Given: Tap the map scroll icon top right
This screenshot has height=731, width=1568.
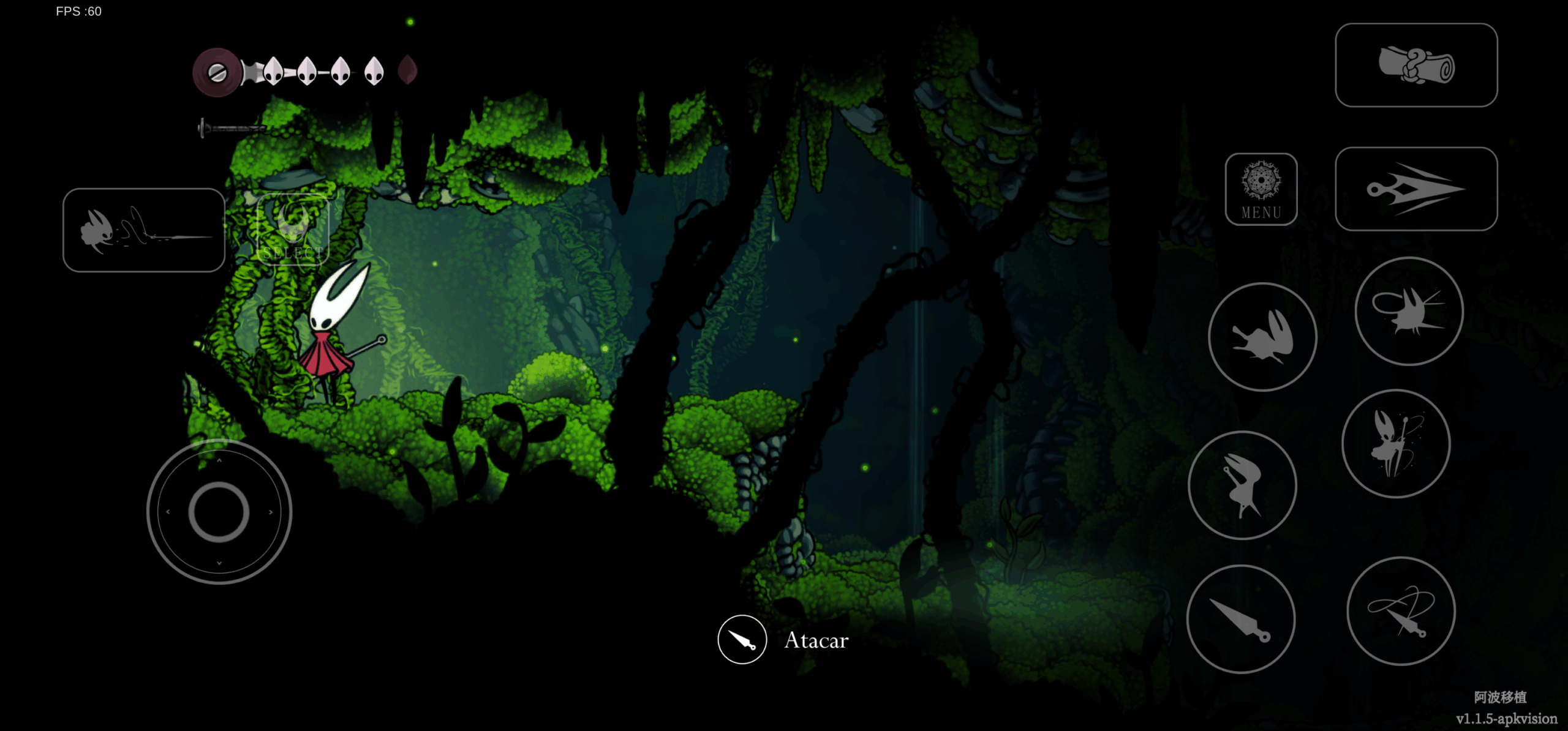Looking at the screenshot, I should tap(1417, 66).
